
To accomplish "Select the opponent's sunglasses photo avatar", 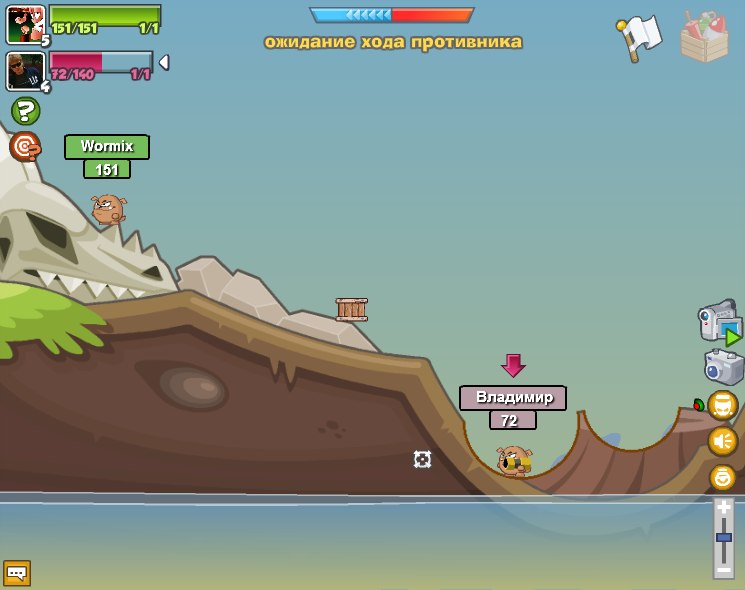I will (25, 71).
